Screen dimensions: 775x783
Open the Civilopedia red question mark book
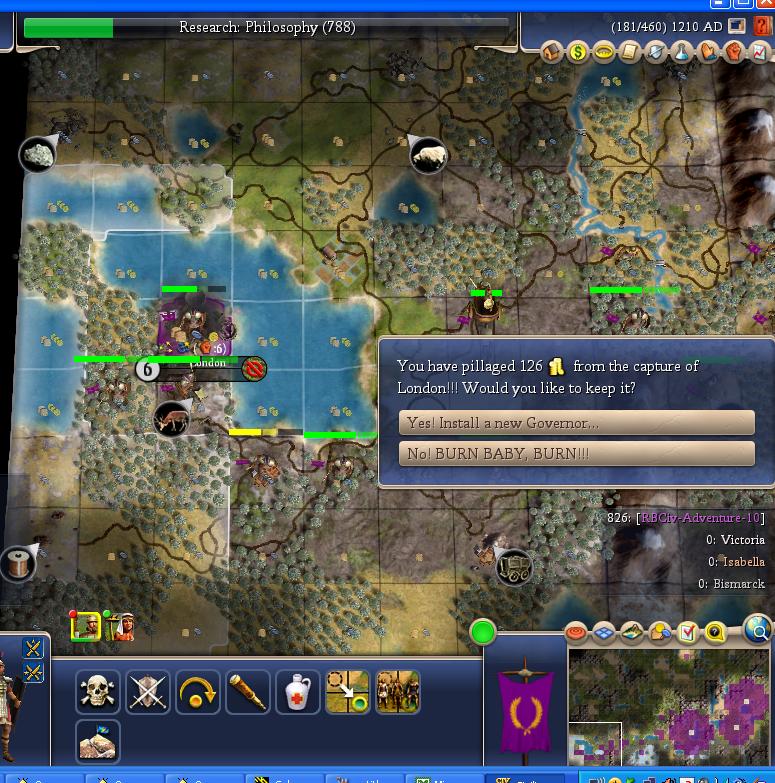pos(764,27)
